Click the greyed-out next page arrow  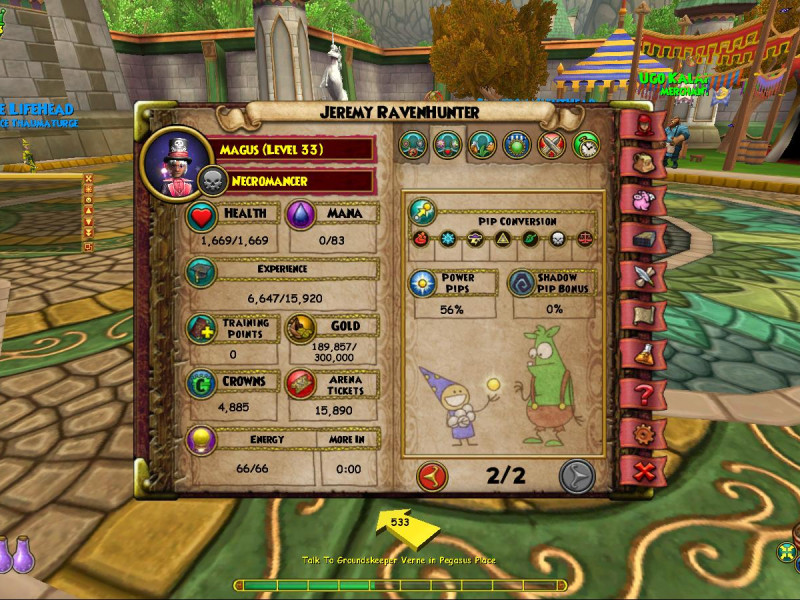point(577,474)
